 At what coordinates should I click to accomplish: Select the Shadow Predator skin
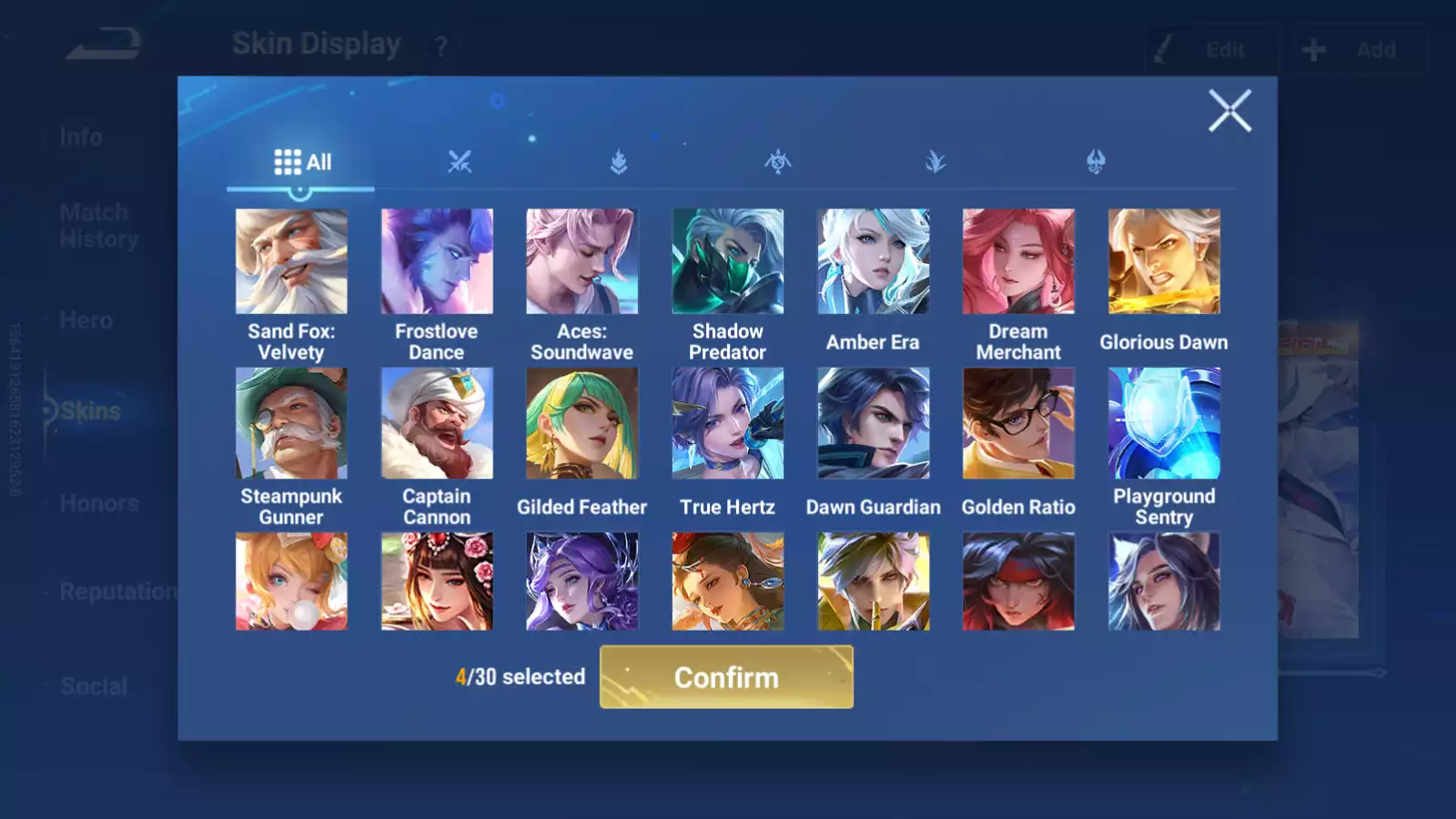click(727, 262)
